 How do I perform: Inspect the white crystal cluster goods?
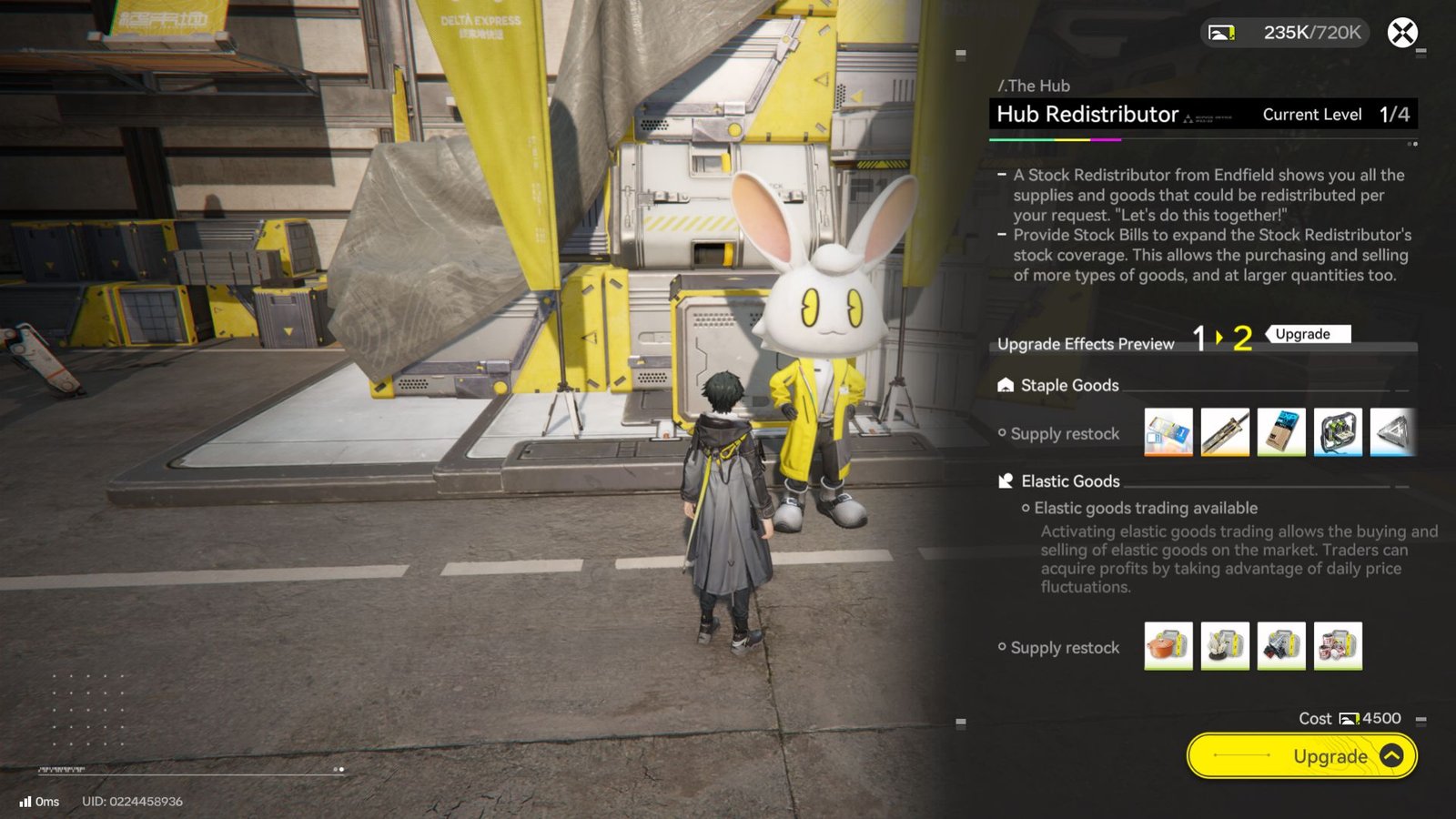(1225, 646)
